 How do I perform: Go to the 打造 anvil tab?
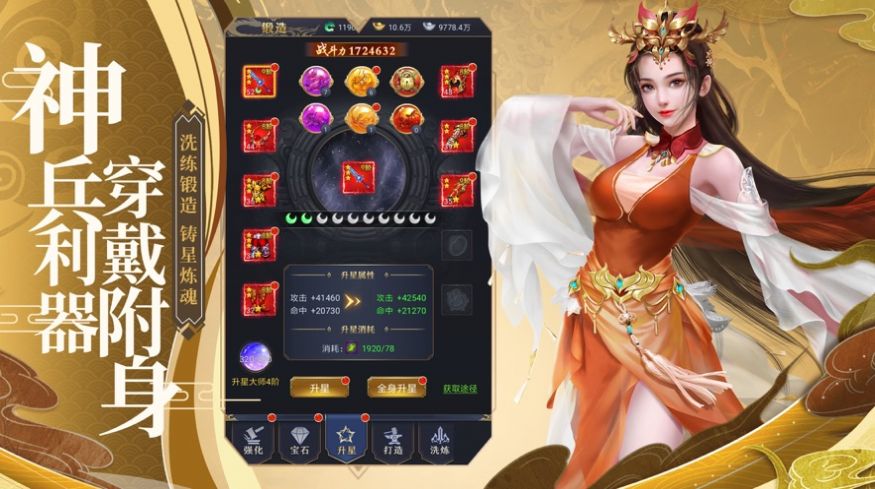pyautogui.click(x=394, y=442)
